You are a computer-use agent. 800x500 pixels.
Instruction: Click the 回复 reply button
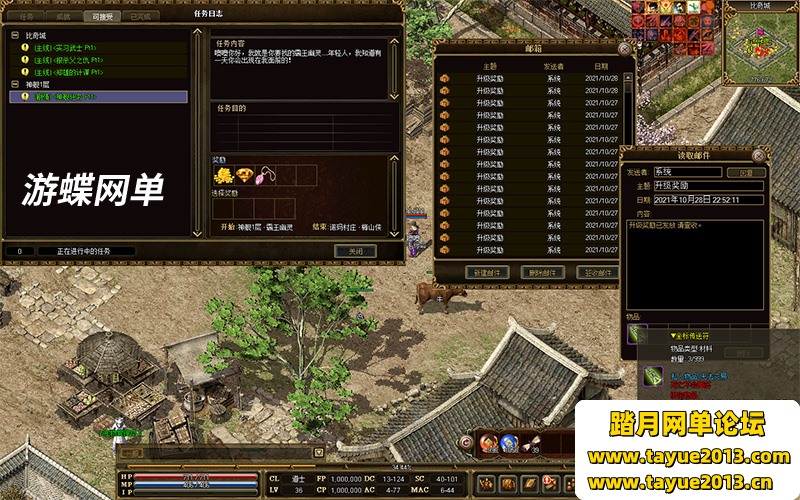point(745,172)
